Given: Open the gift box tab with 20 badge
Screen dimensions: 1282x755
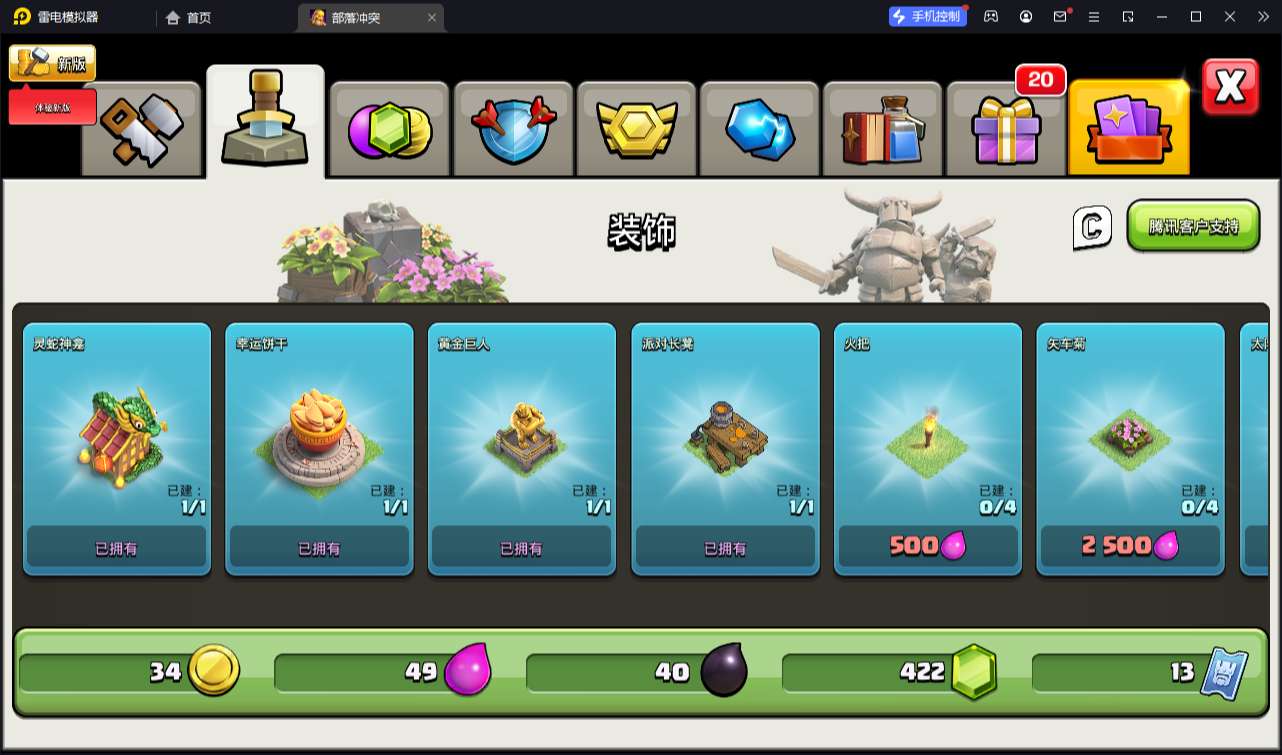Looking at the screenshot, I should tap(1006, 128).
